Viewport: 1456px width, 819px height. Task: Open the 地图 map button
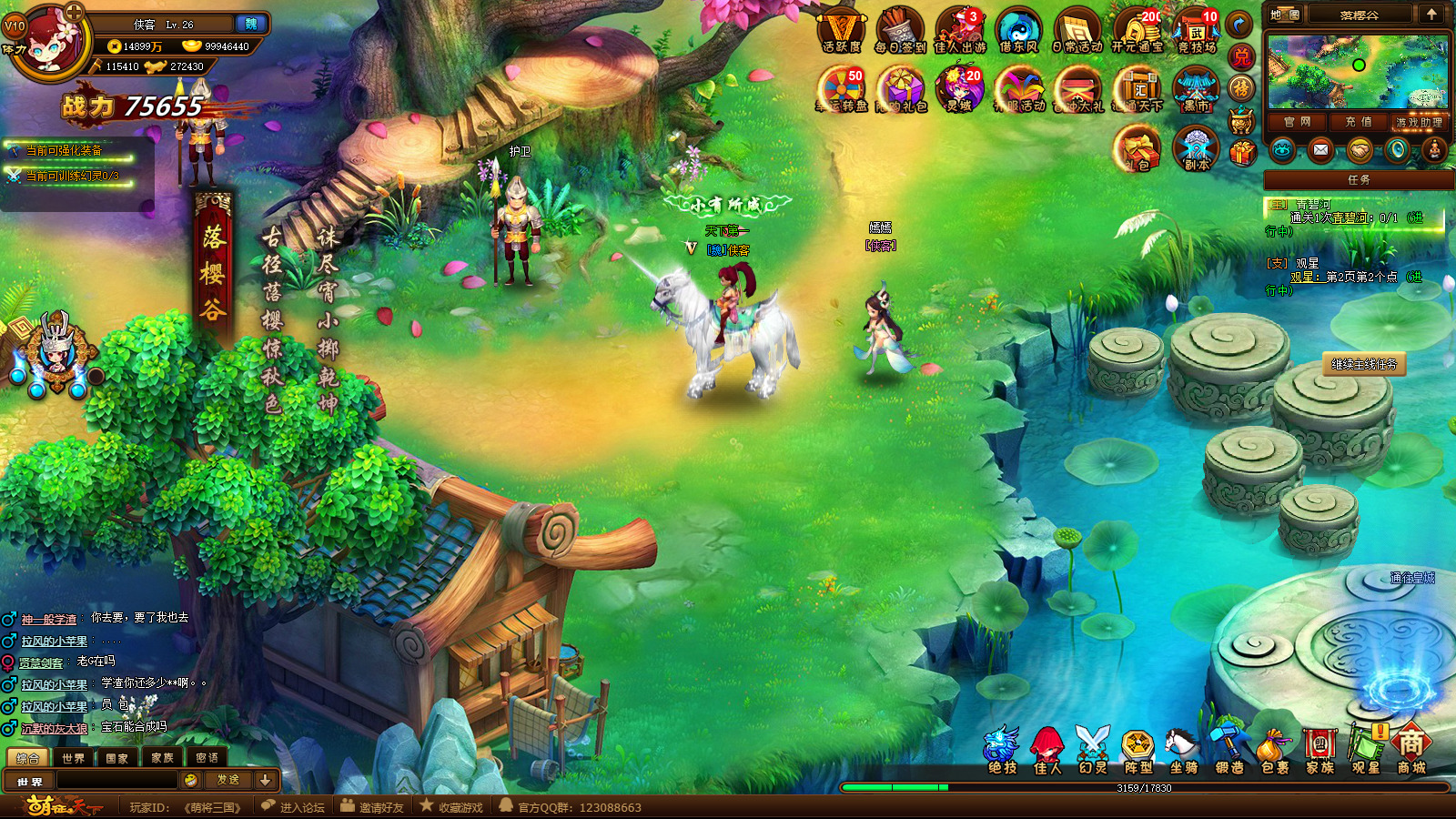pos(1285,15)
